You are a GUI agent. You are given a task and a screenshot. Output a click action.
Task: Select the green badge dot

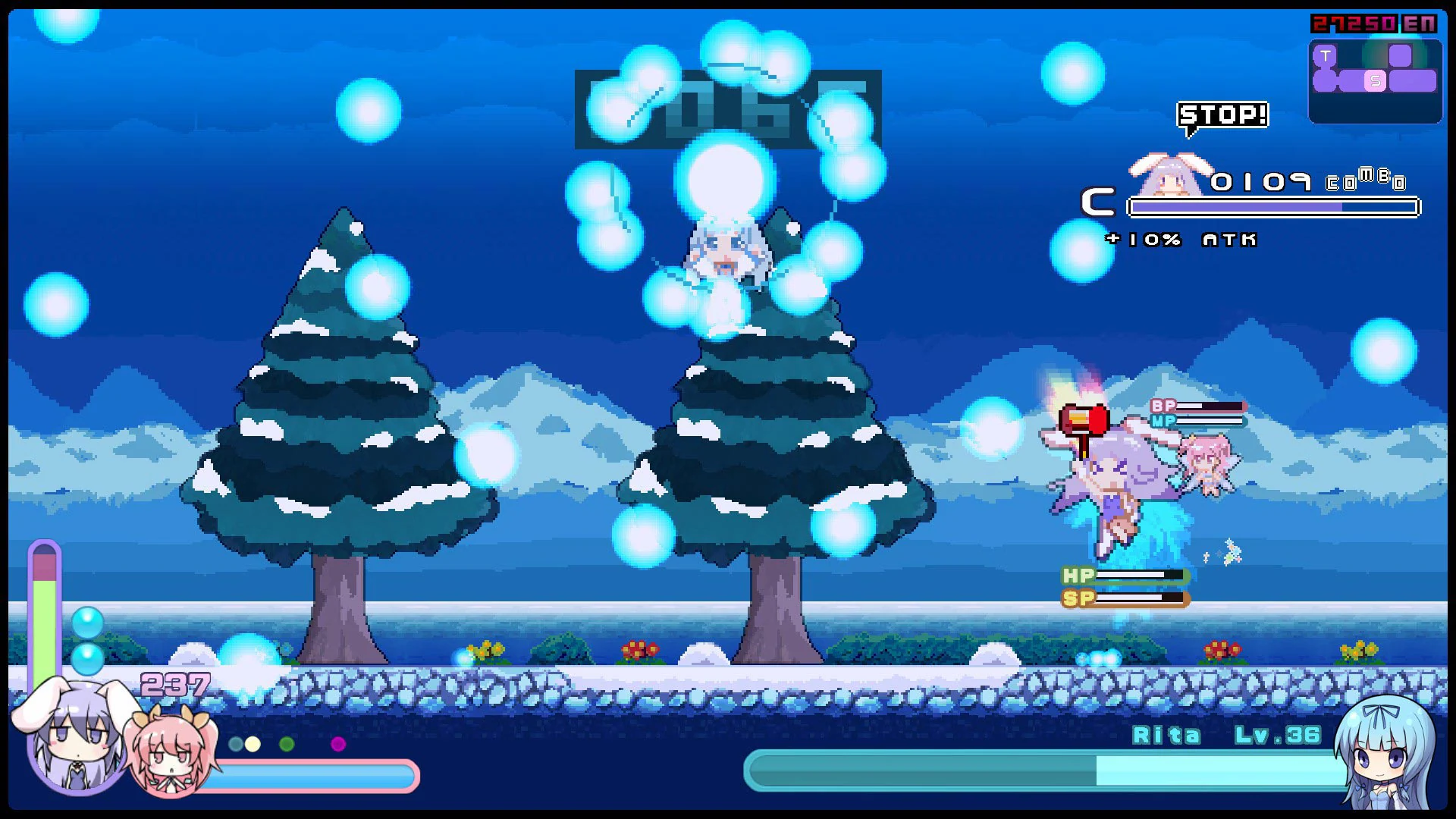click(x=287, y=745)
